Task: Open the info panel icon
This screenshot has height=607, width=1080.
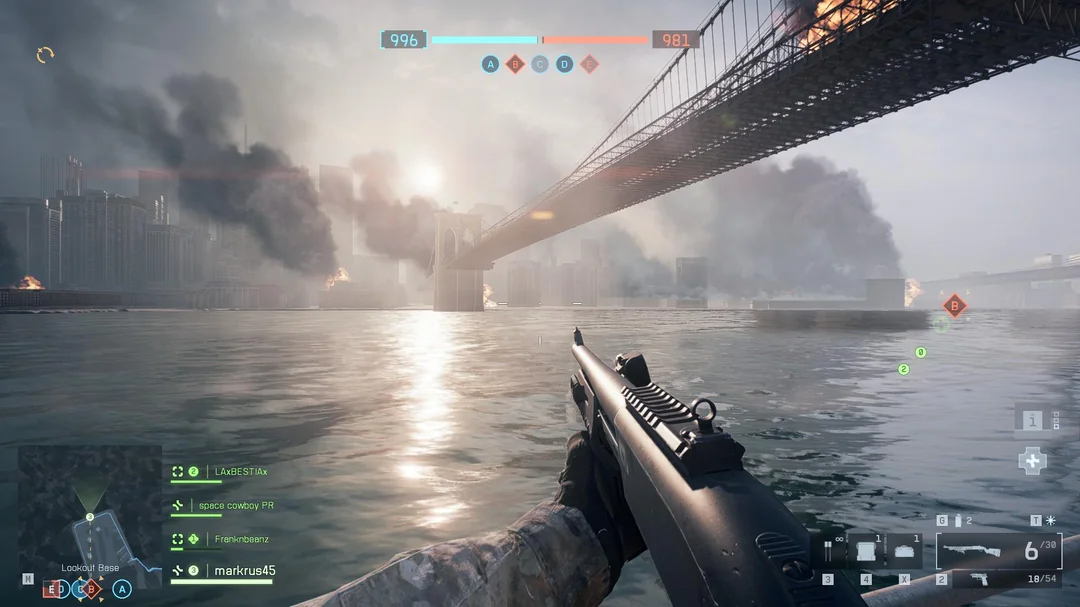Action: click(x=1032, y=421)
